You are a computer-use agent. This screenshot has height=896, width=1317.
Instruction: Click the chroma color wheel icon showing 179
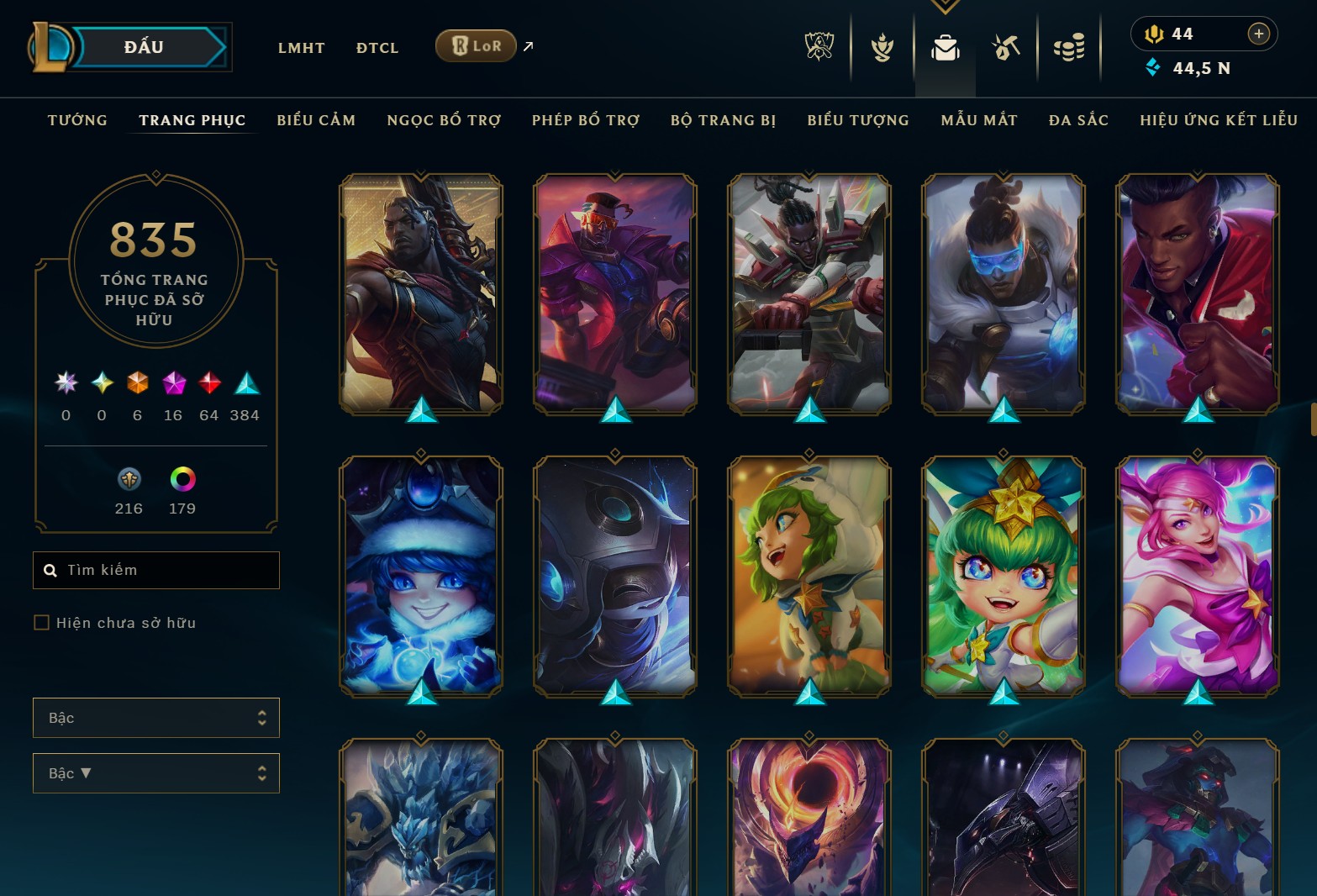pos(182,481)
